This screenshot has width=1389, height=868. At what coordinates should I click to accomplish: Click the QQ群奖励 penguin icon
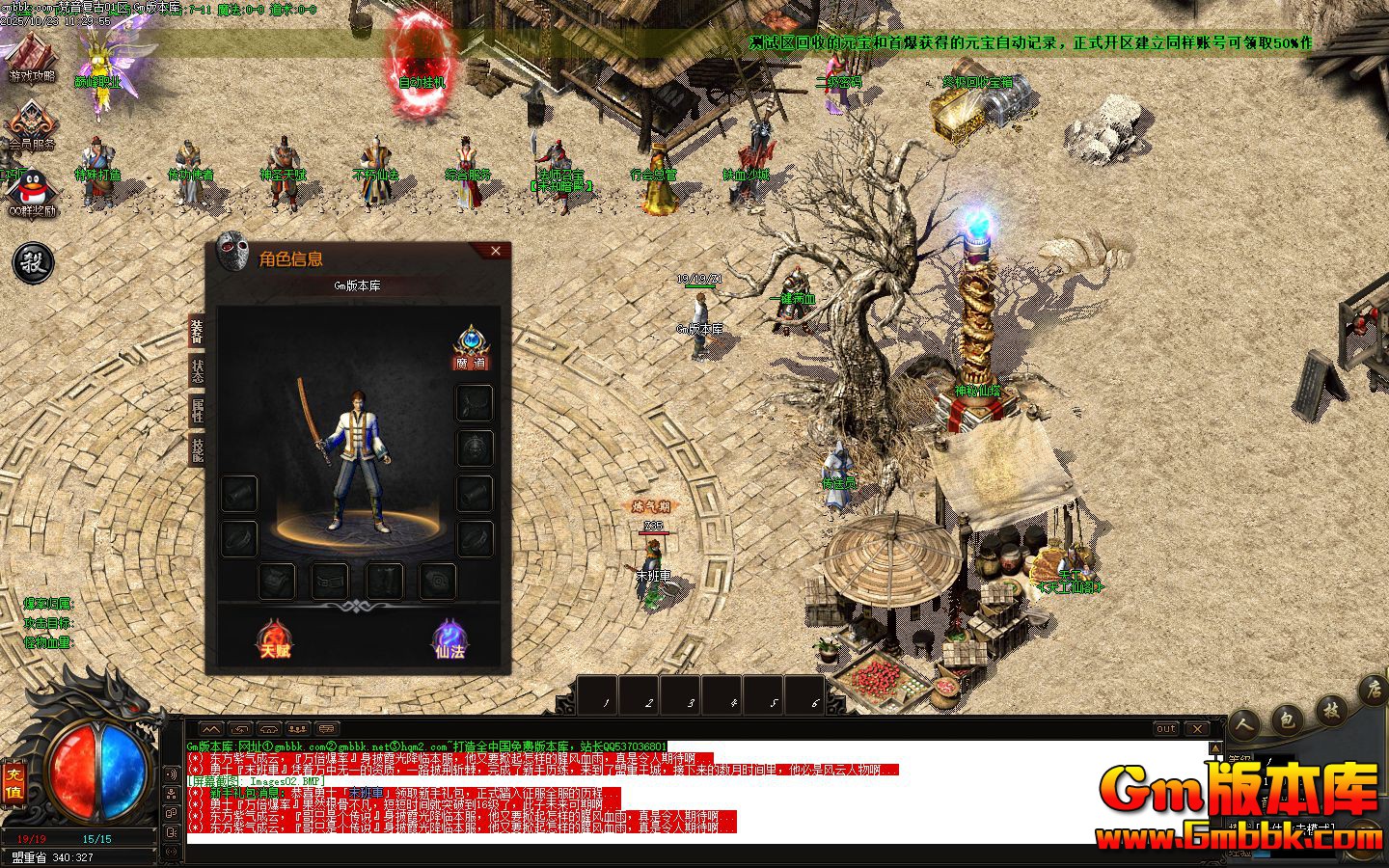(32, 192)
